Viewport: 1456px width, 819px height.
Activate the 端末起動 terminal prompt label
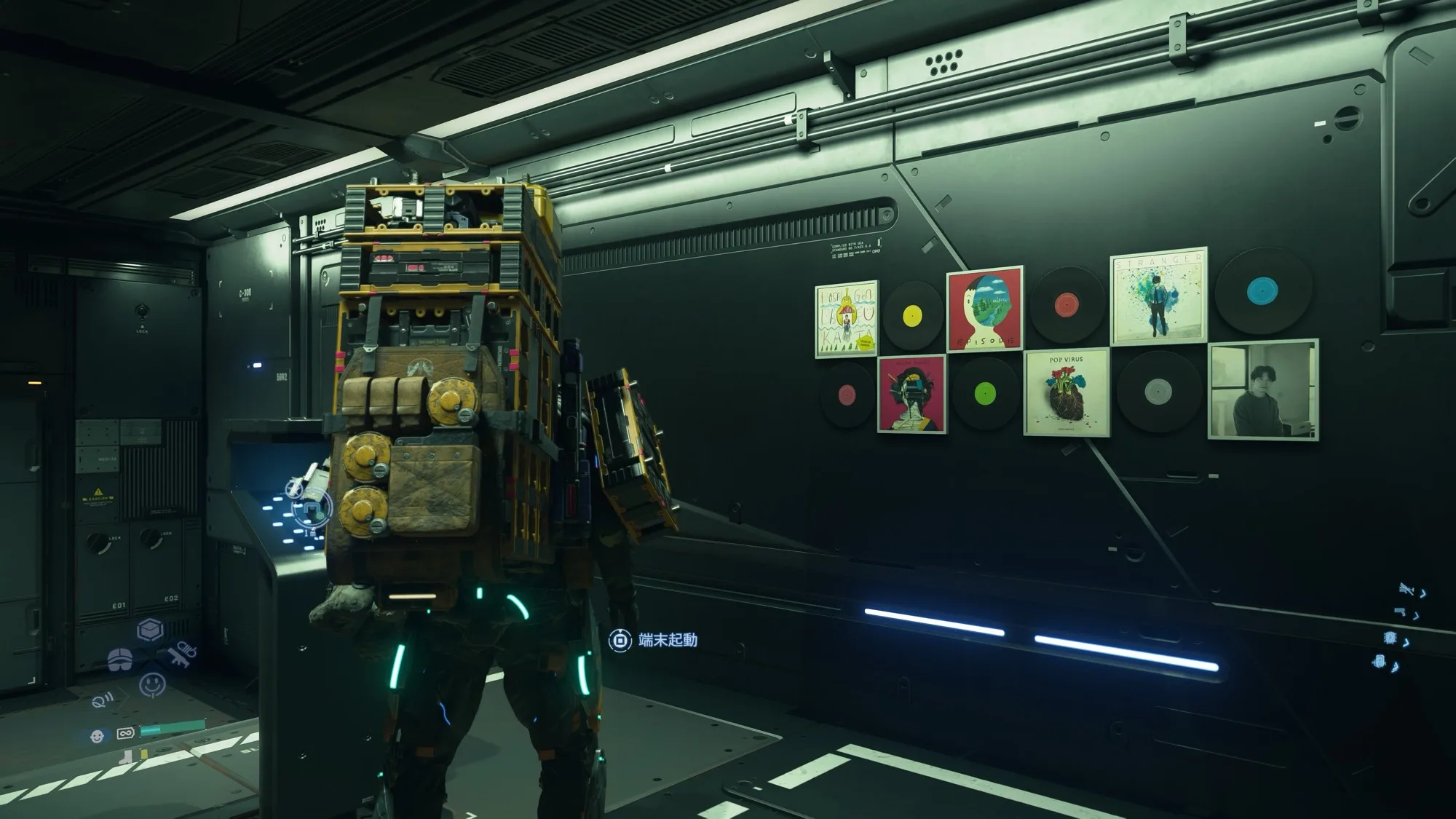(x=668, y=640)
